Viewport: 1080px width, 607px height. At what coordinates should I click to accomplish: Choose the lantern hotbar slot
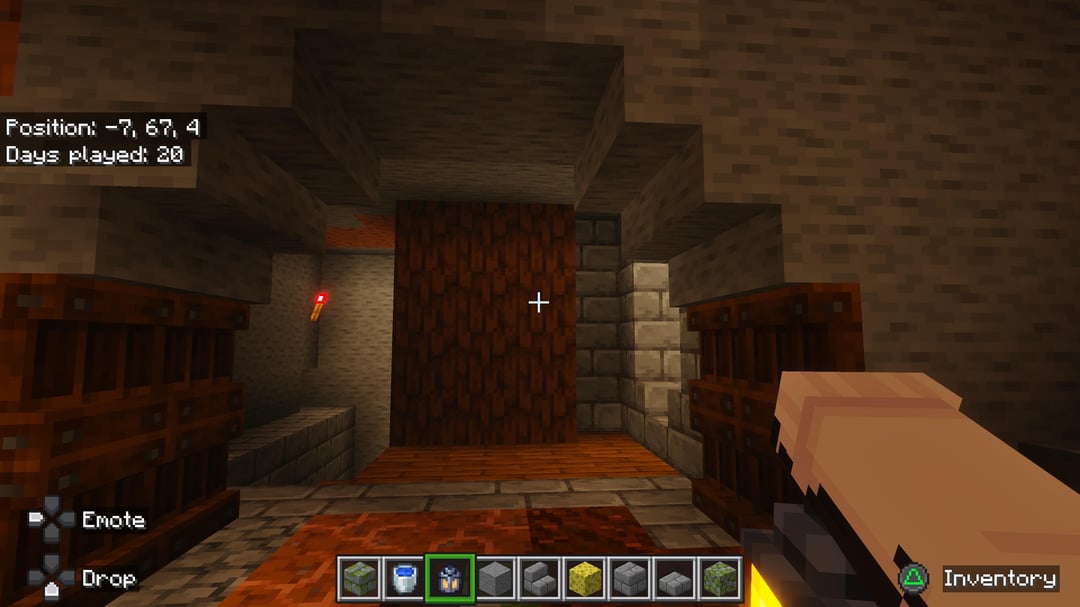point(449,578)
